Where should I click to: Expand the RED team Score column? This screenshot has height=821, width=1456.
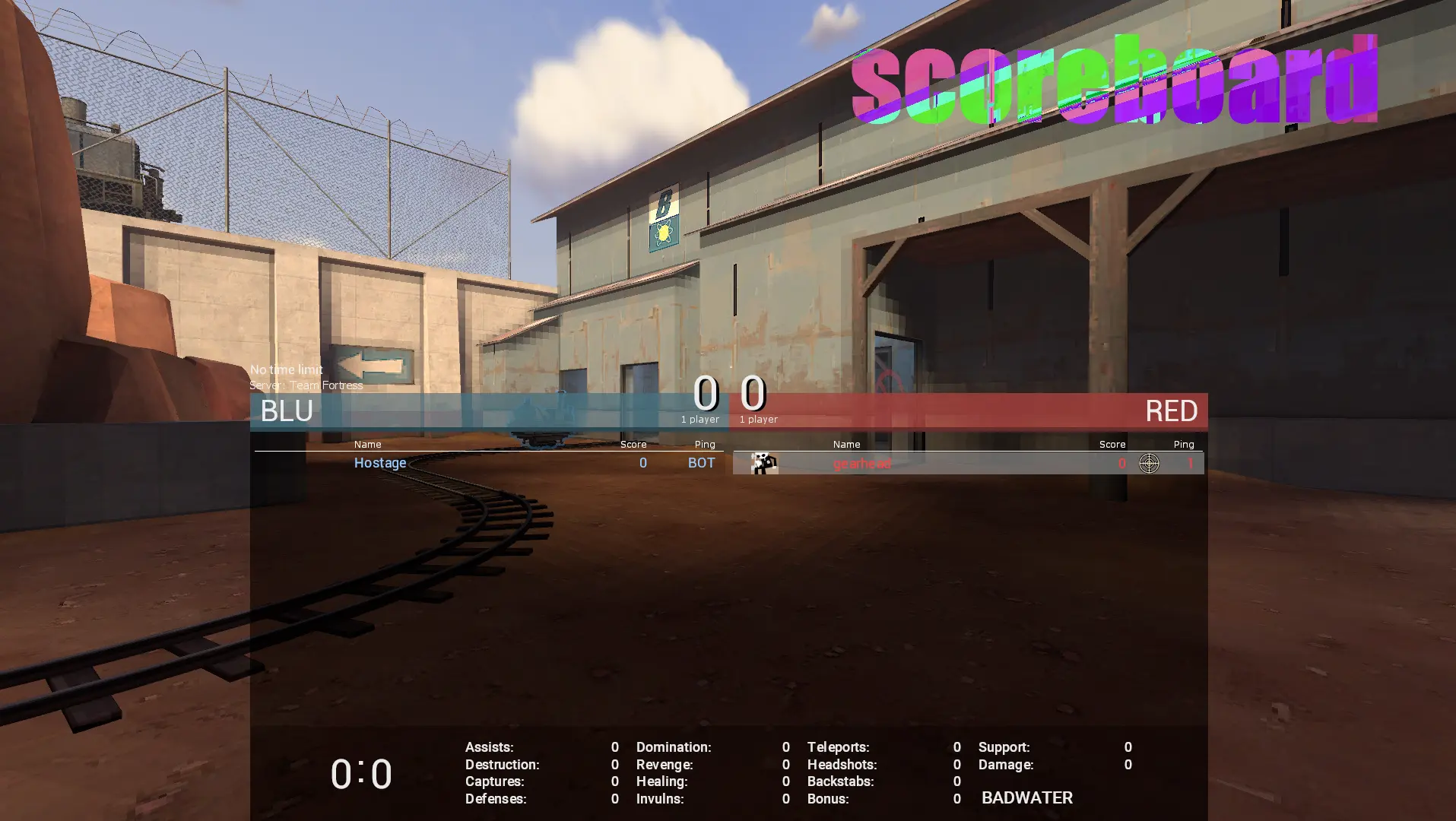1112,444
